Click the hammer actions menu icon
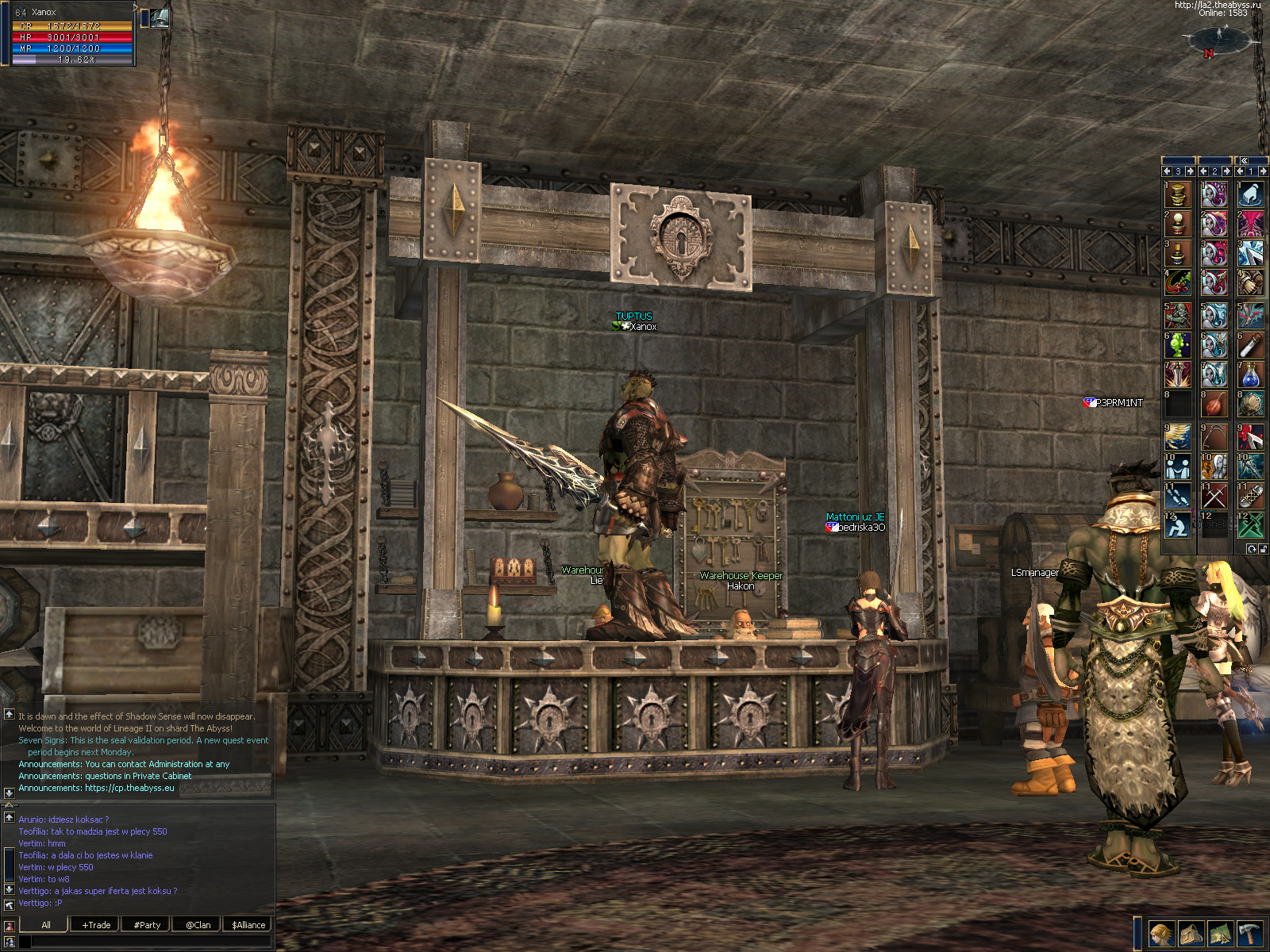 click(x=1249, y=934)
